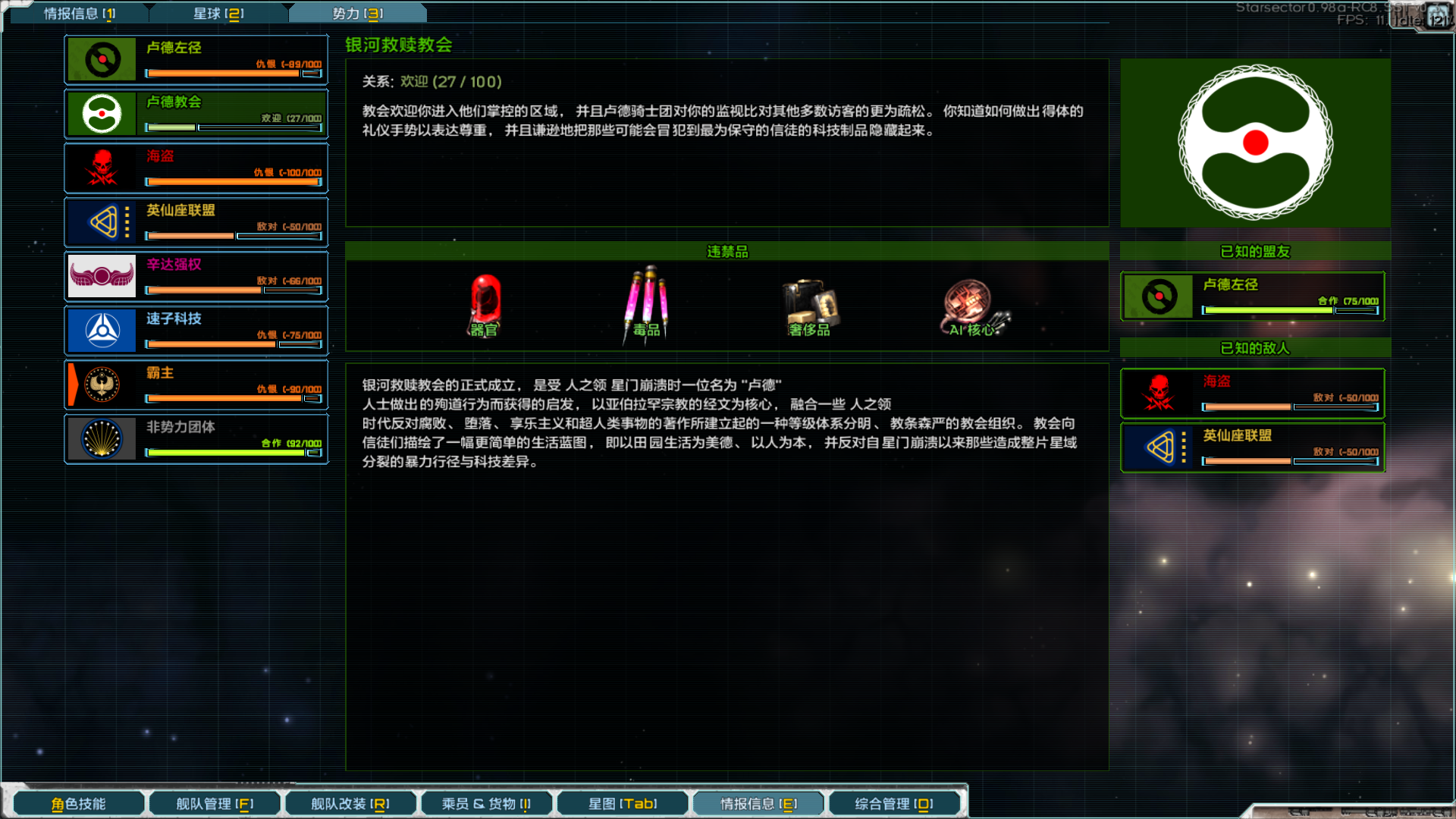Select 卢德左径 from known allies list

[1252, 296]
